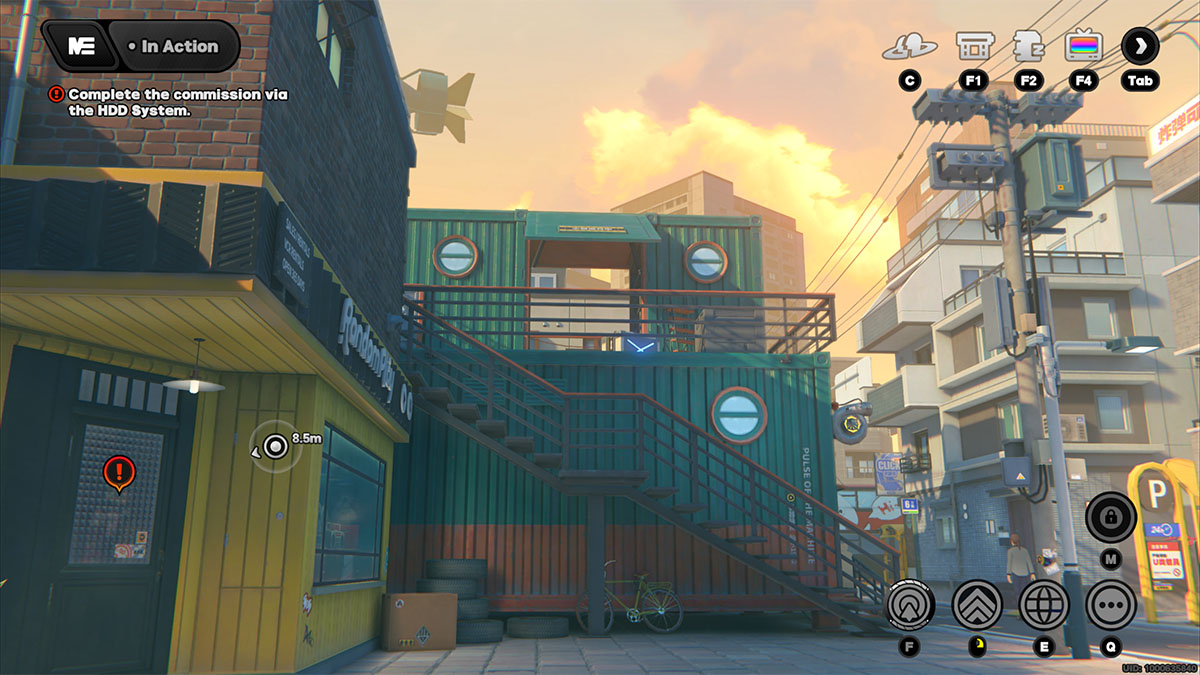The width and height of the screenshot is (1200, 675).
Task: Open the hat-shaped icon menu
Action: pyautogui.click(x=909, y=46)
